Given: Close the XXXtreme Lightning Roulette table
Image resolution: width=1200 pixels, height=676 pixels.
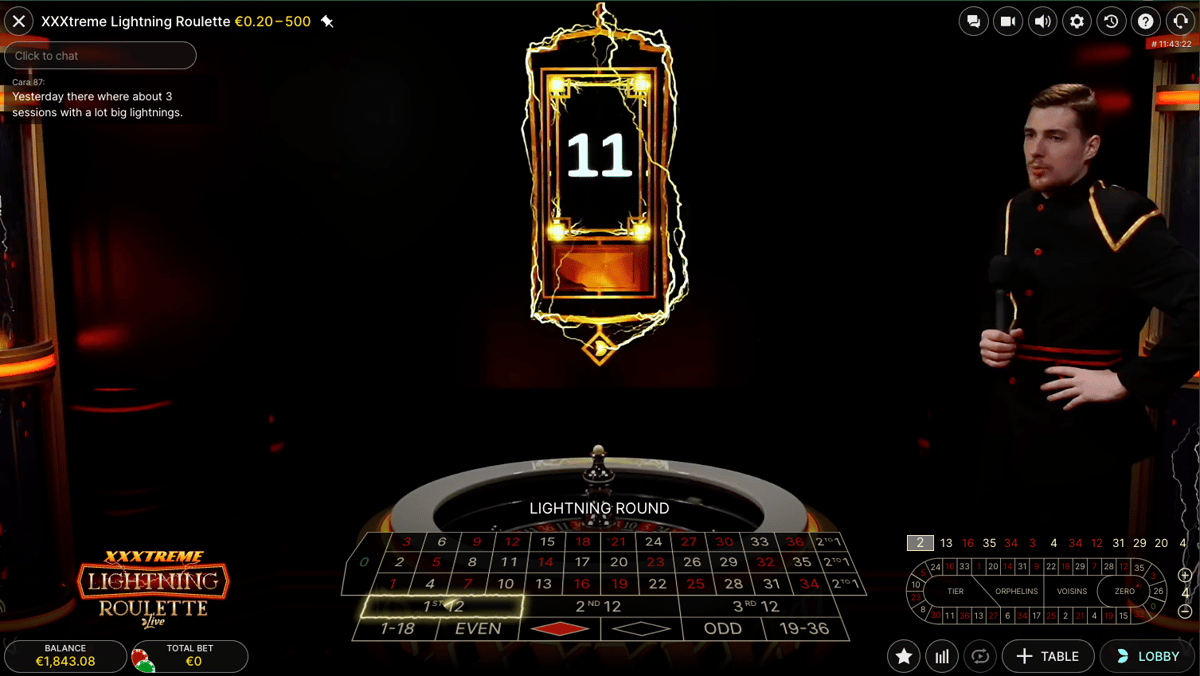Looking at the screenshot, I should pos(19,21).
